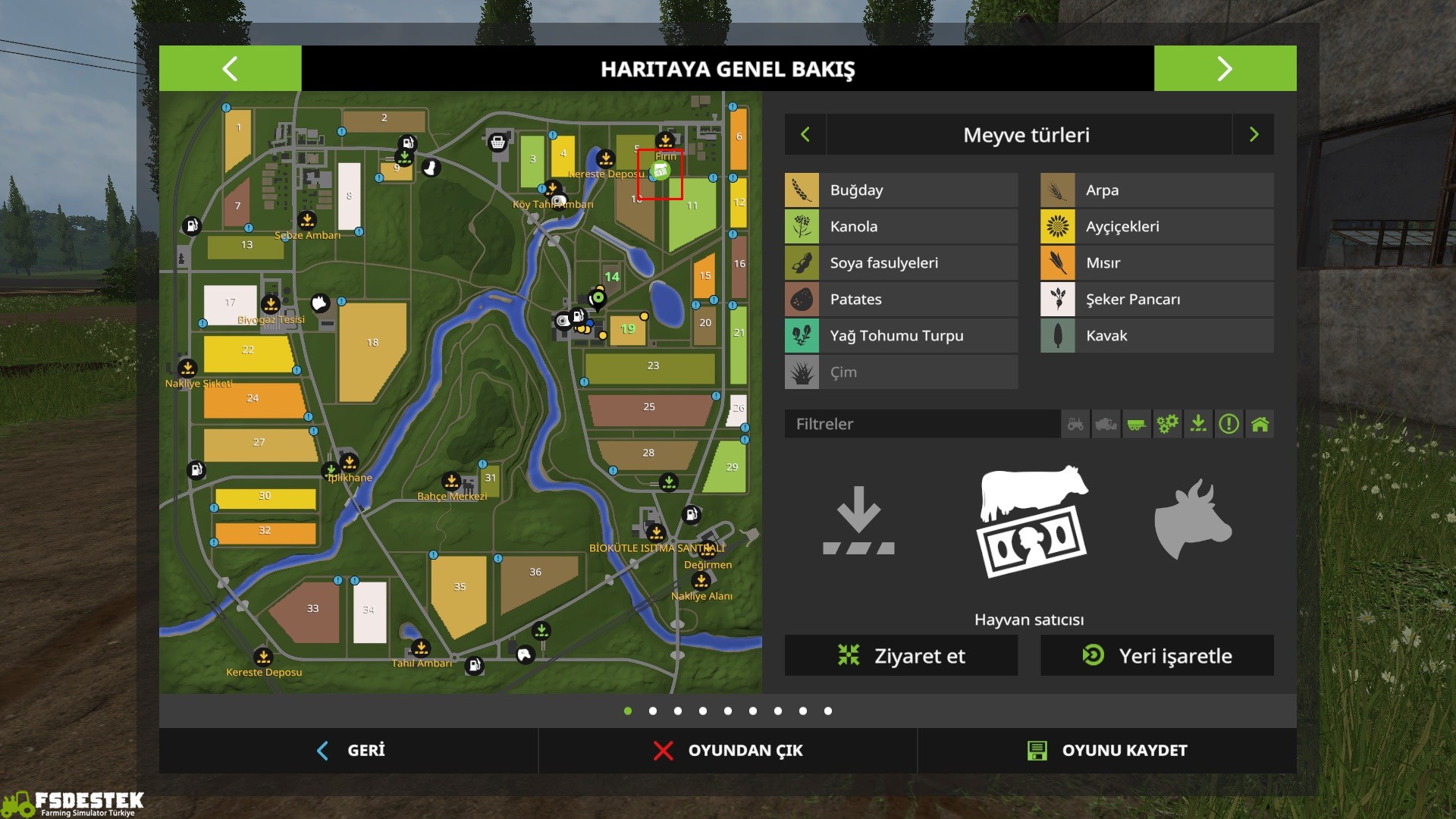The width and height of the screenshot is (1456, 819).
Task: Save the game with OYUNU KAYDET
Action: click(x=1107, y=751)
